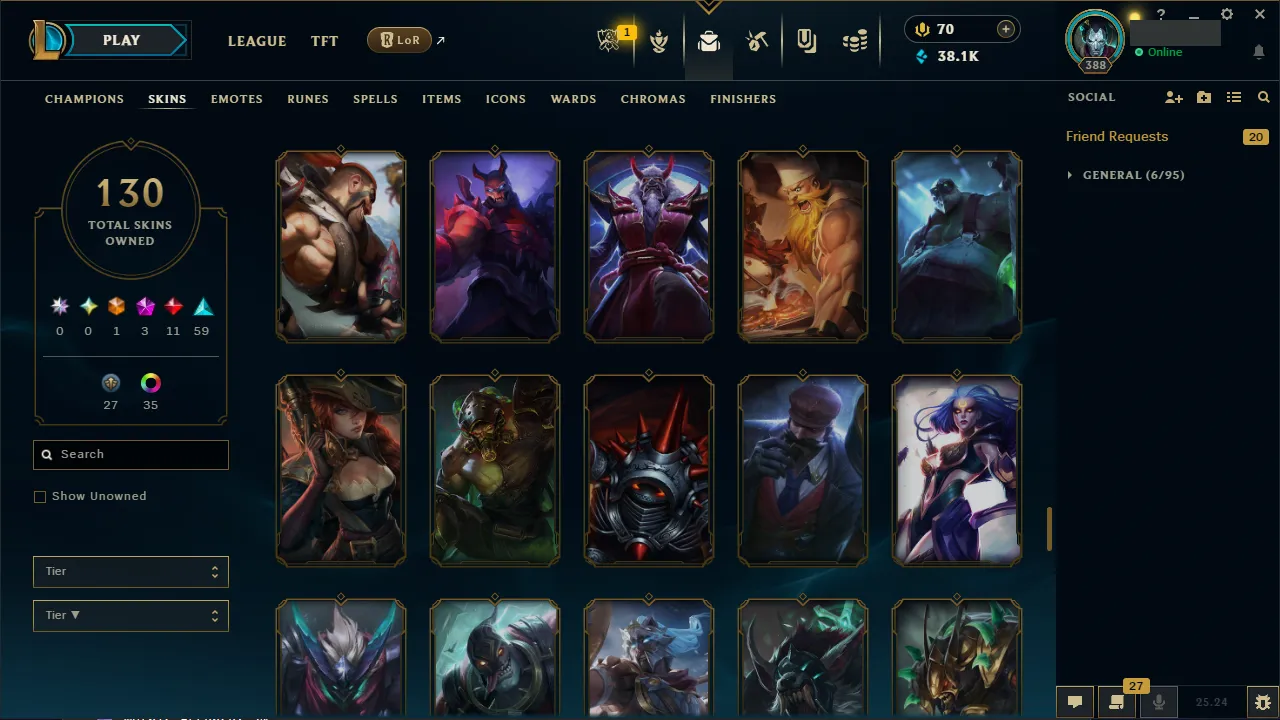Open the first Tier filter dropdown

pyautogui.click(x=130, y=571)
